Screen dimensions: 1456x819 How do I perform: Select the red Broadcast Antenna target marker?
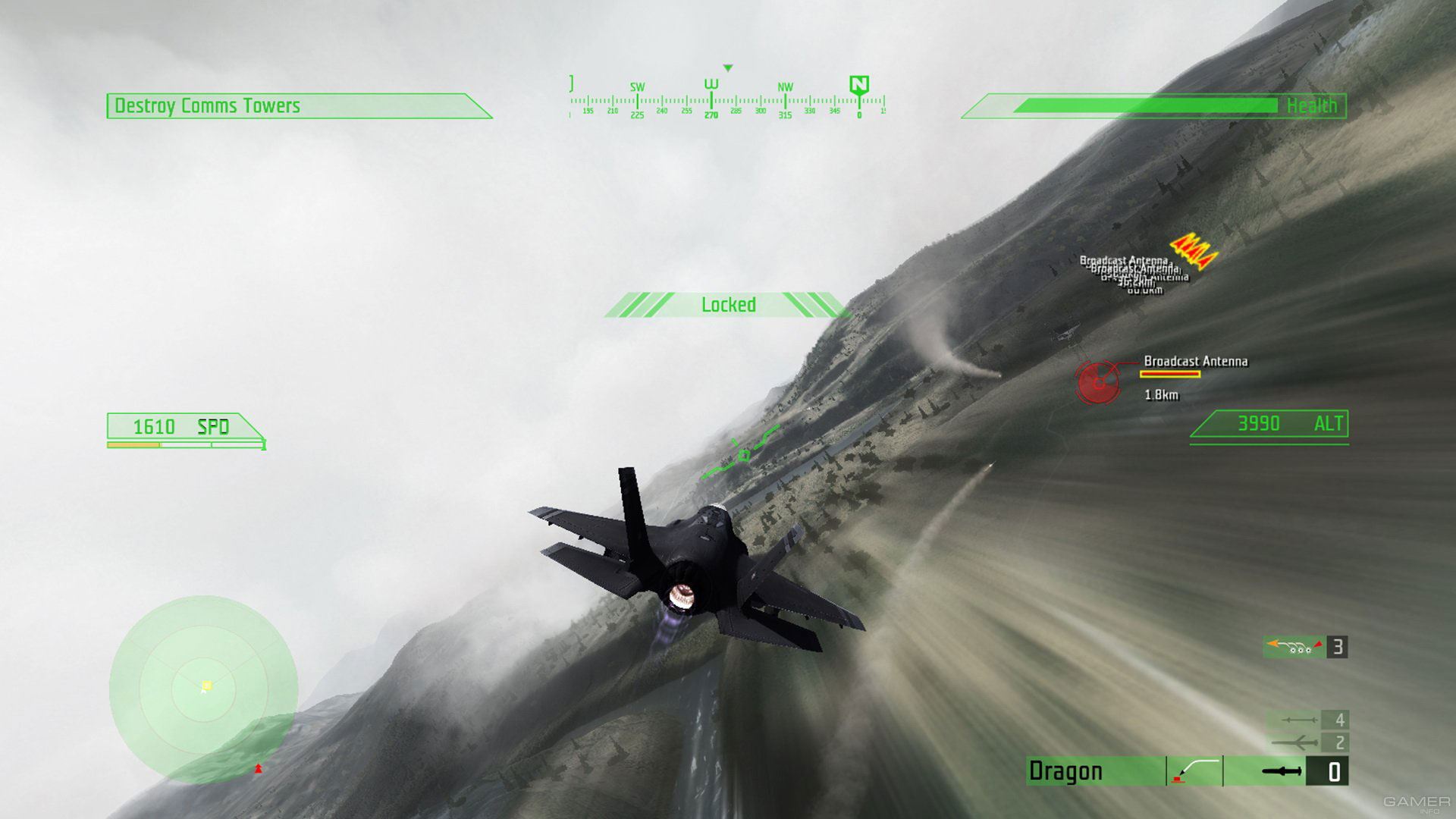[x=1097, y=381]
